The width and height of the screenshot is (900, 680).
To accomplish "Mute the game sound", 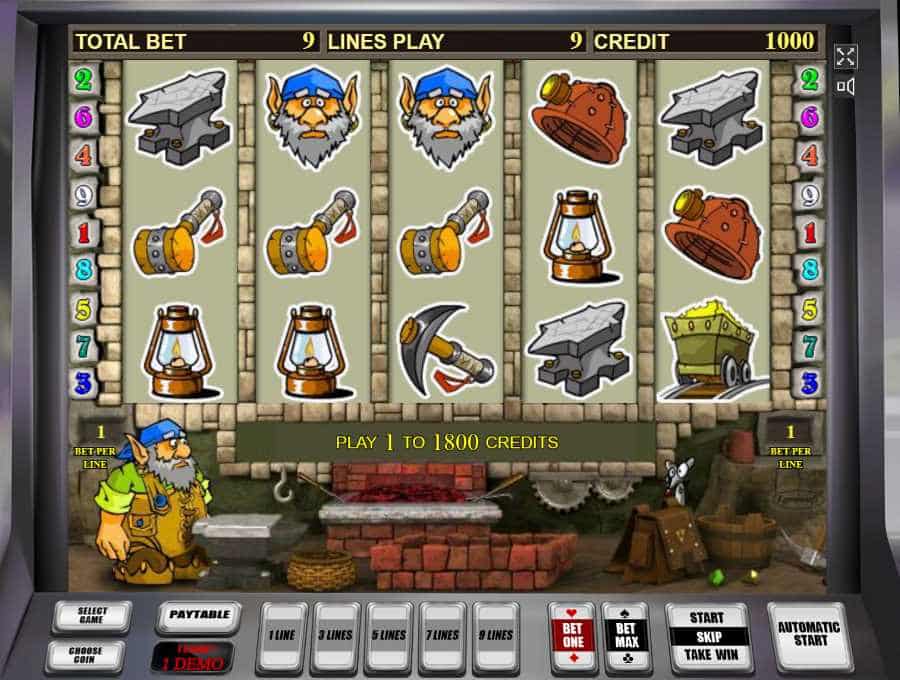I will (x=846, y=87).
